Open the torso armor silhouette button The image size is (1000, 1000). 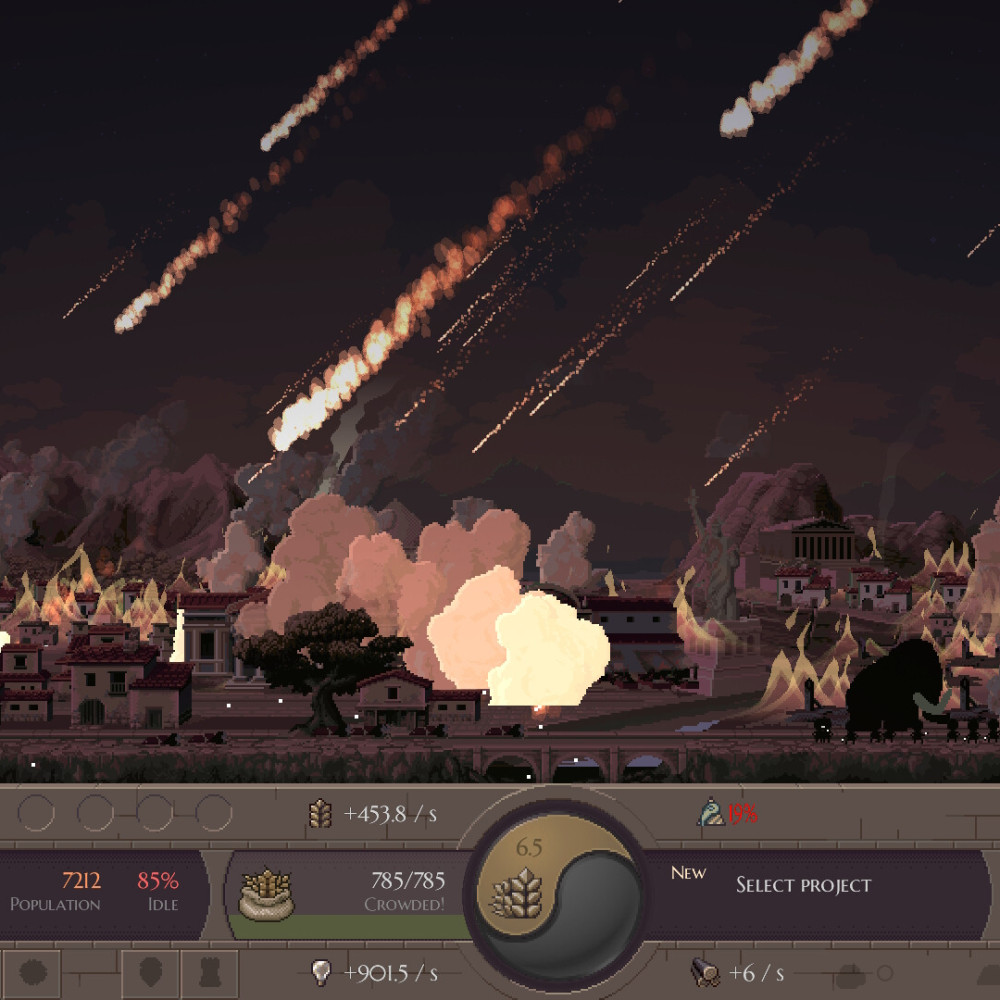(x=210, y=973)
